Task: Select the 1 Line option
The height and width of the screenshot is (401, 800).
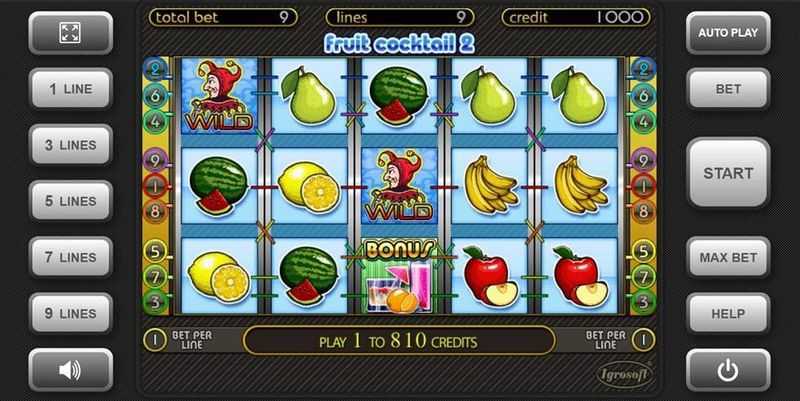Action: point(70,89)
